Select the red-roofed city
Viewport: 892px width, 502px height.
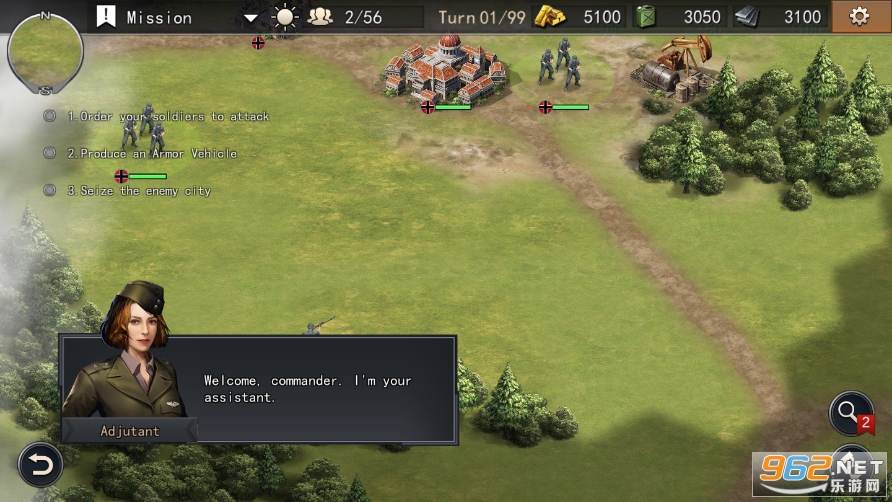tap(447, 68)
